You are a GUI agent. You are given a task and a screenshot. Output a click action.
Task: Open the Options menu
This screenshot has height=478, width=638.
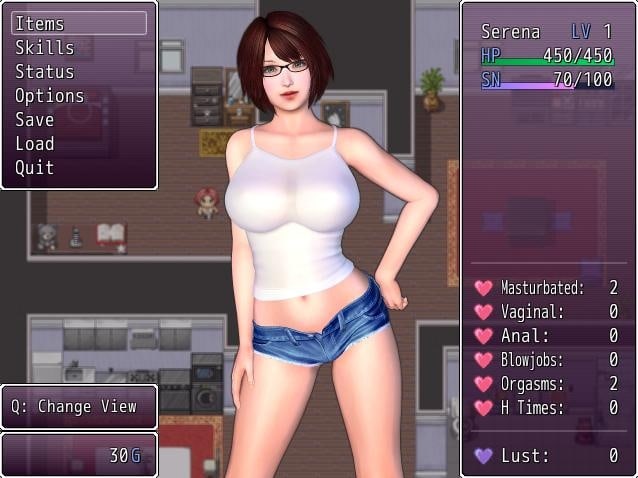49,96
